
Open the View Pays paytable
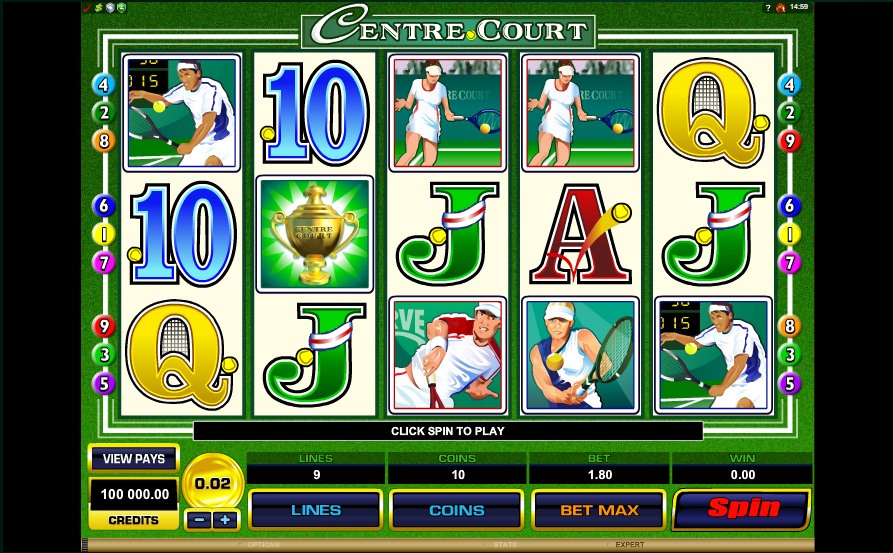tap(133, 459)
